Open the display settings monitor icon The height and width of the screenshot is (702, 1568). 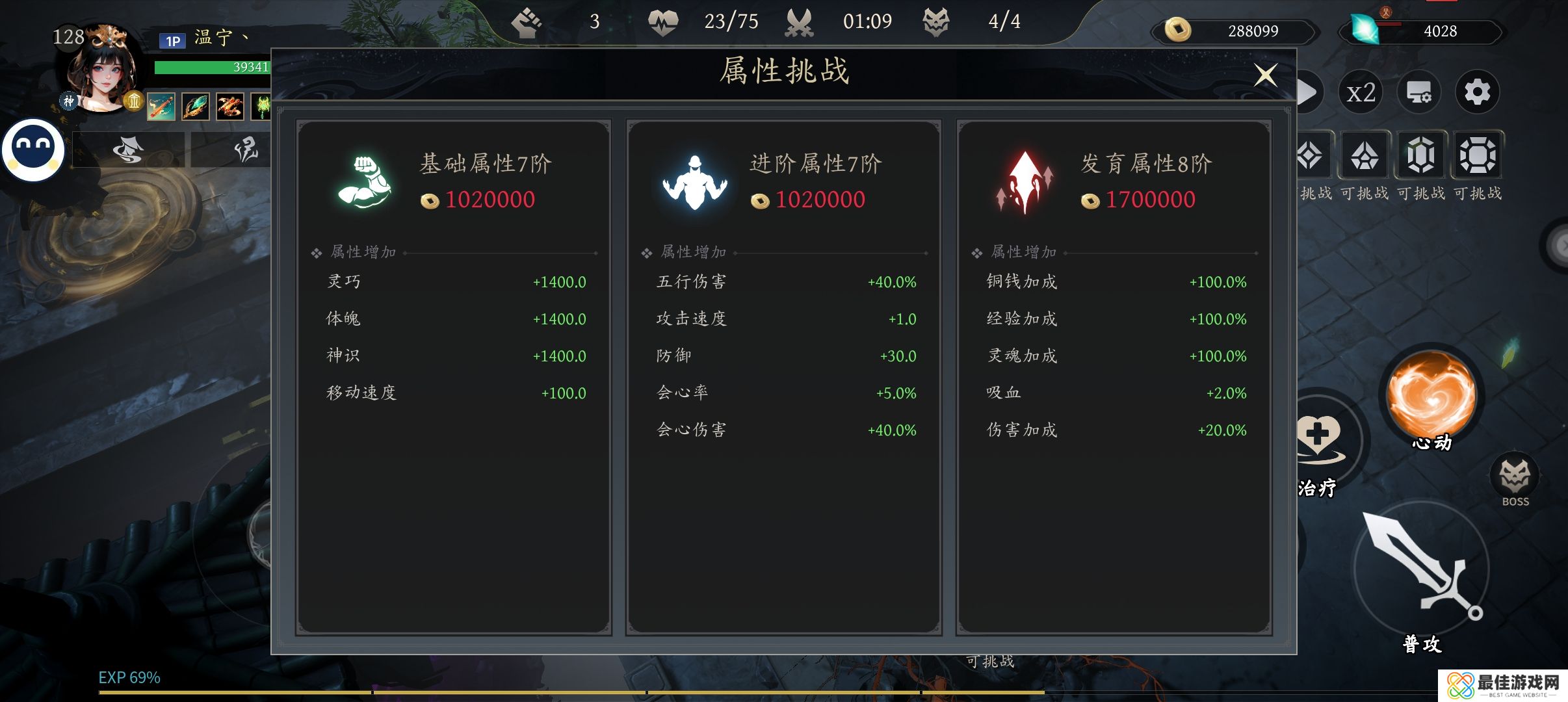click(1418, 92)
